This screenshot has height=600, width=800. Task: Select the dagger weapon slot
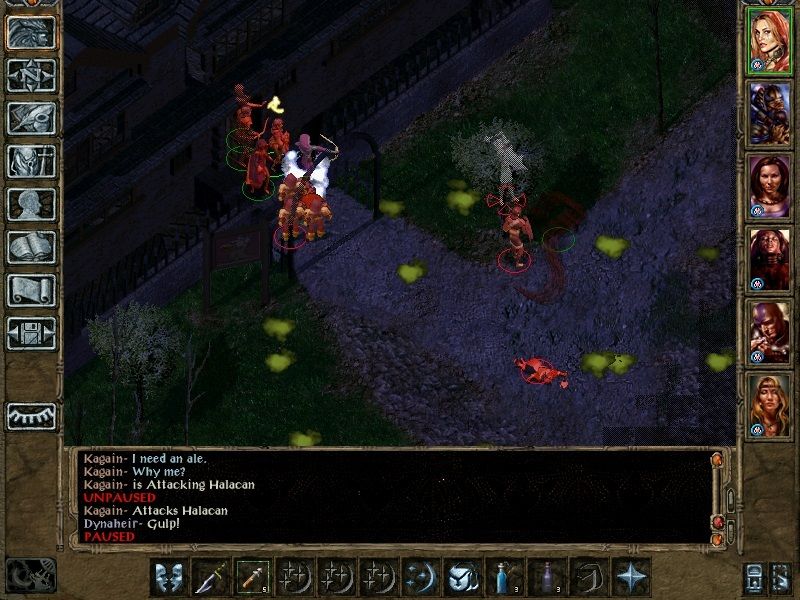click(210, 577)
